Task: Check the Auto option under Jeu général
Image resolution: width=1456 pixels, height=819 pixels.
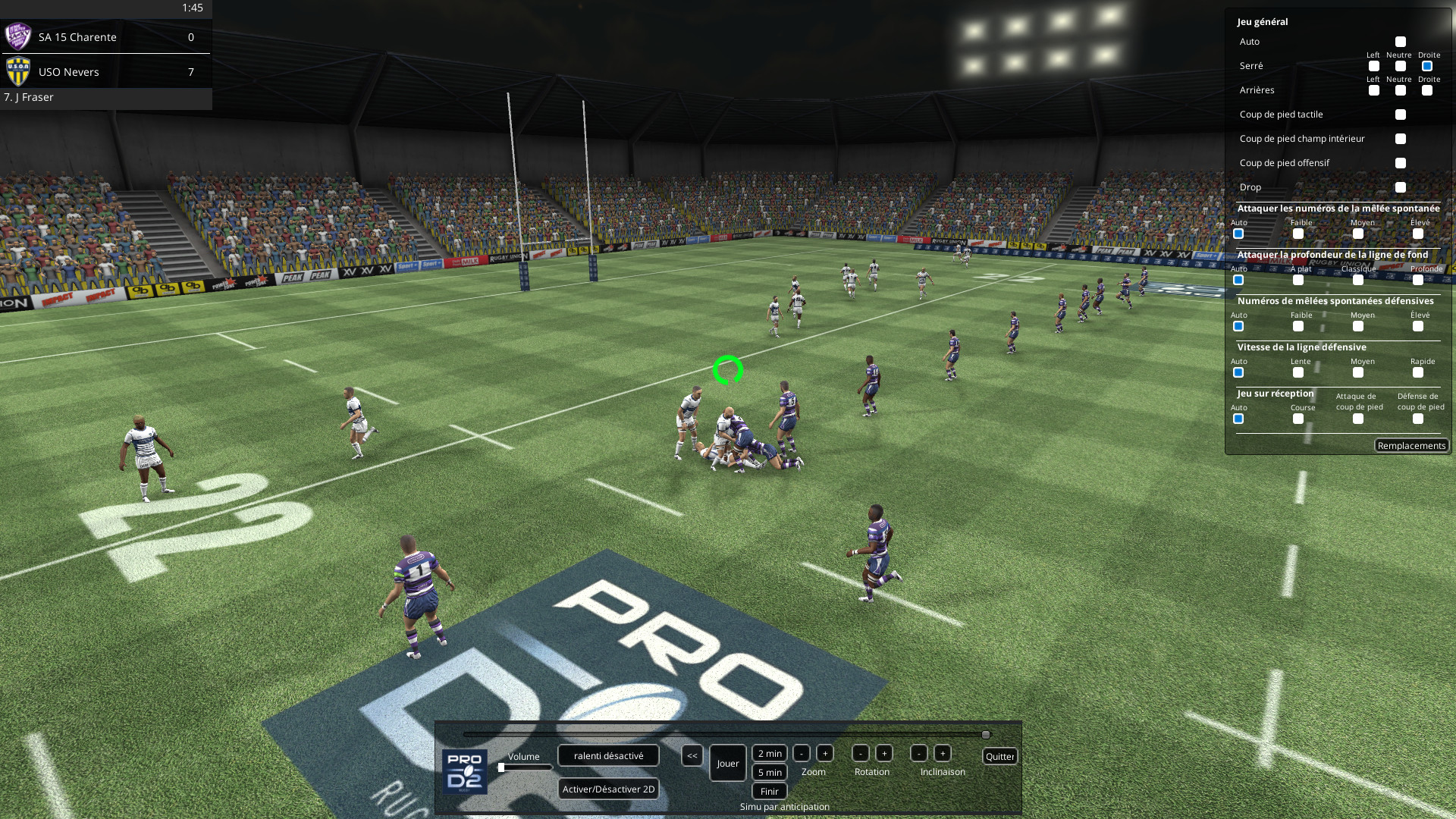Action: (1401, 42)
